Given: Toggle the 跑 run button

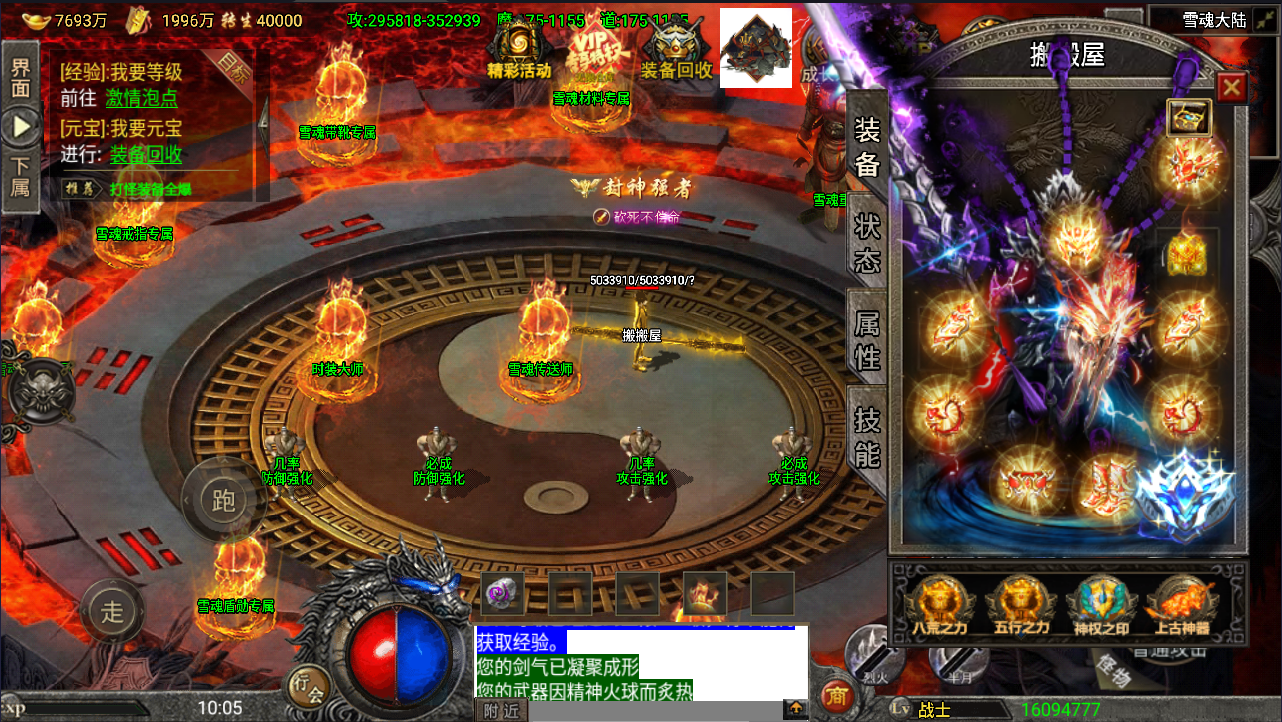Looking at the screenshot, I should tap(223, 500).
